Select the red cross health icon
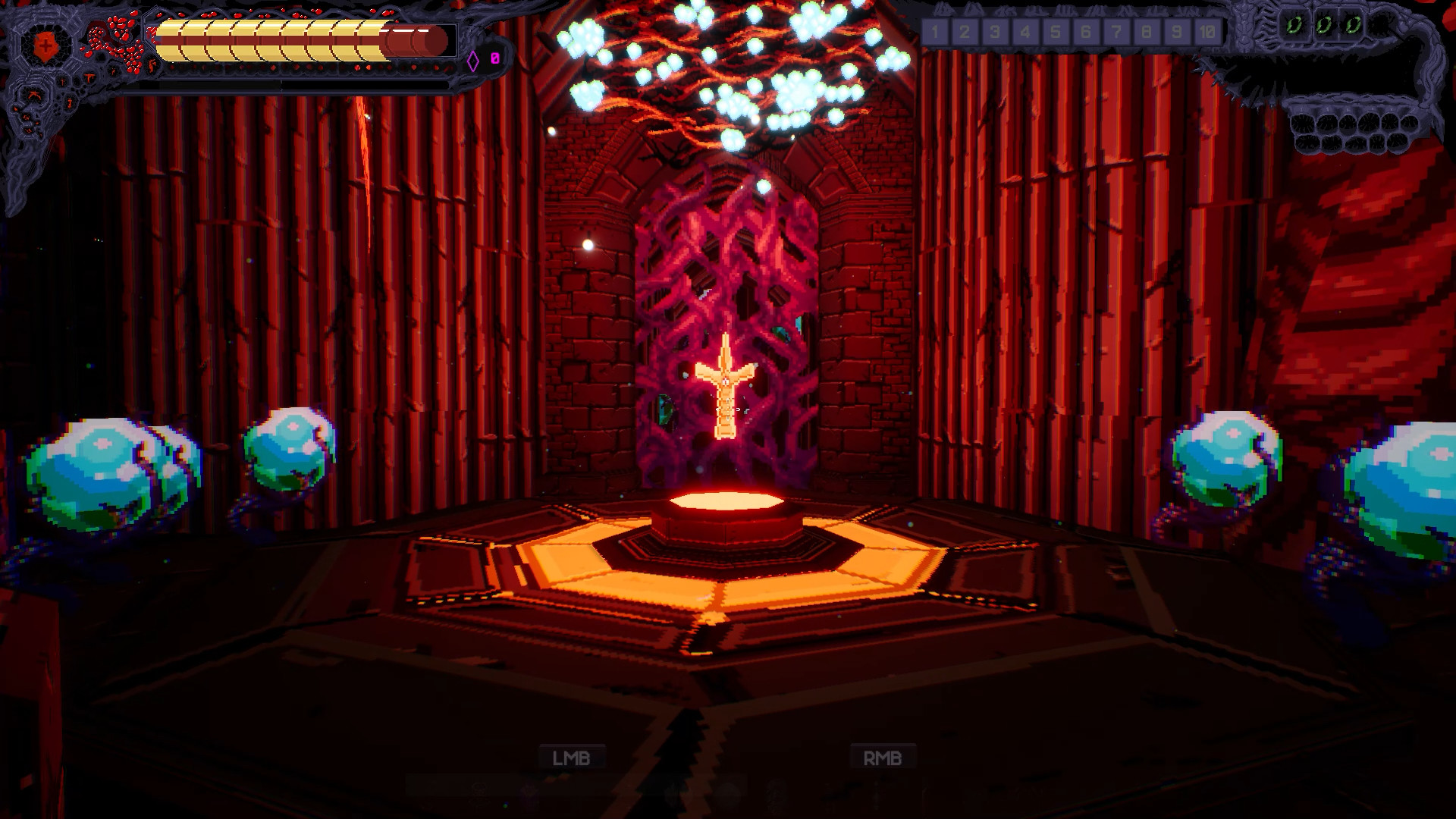 pyautogui.click(x=45, y=44)
